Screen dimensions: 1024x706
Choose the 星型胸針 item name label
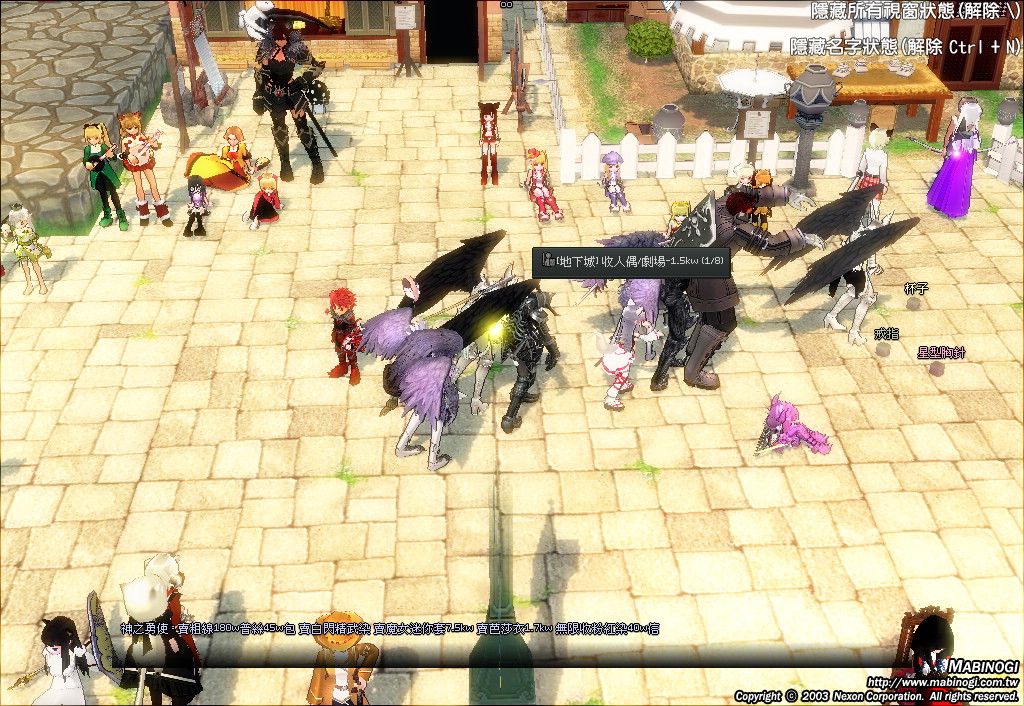(941, 352)
